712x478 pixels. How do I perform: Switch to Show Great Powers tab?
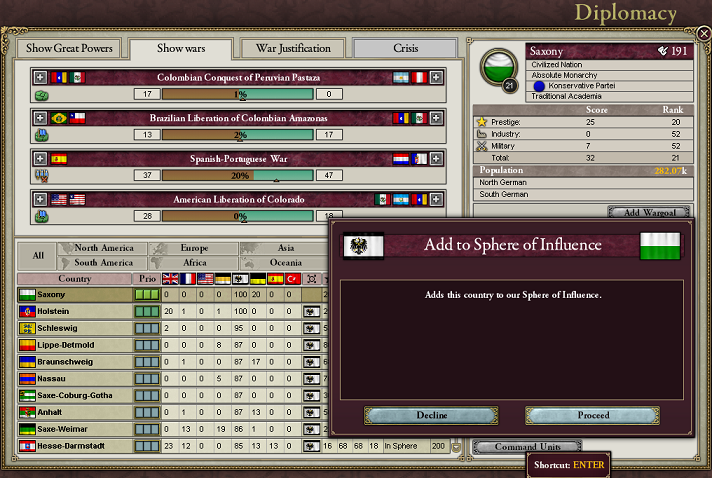click(70, 48)
